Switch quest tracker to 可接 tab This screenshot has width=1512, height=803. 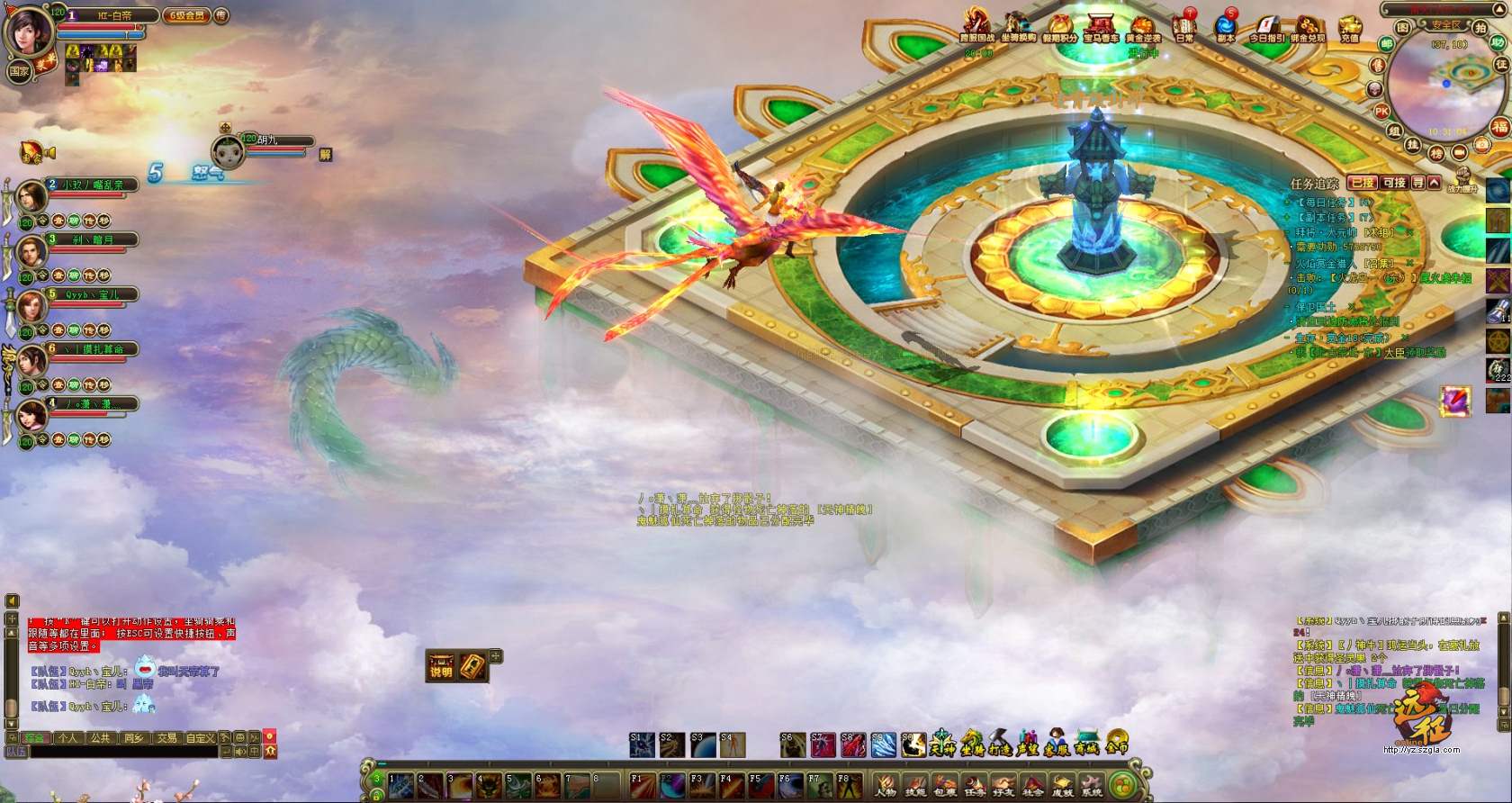[x=1393, y=183]
